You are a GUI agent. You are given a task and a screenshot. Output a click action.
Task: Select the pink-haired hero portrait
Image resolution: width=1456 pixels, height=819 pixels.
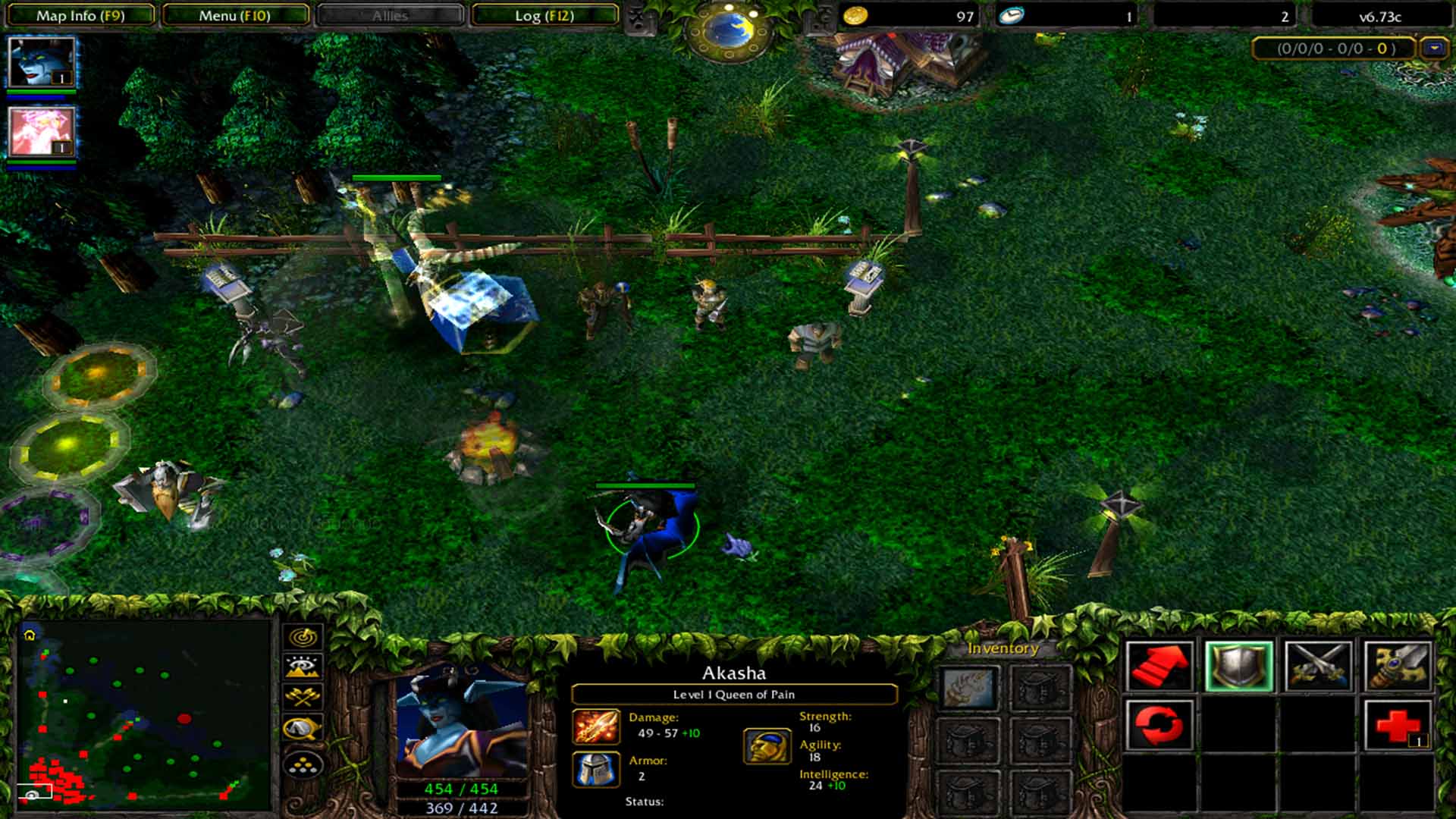(41, 131)
